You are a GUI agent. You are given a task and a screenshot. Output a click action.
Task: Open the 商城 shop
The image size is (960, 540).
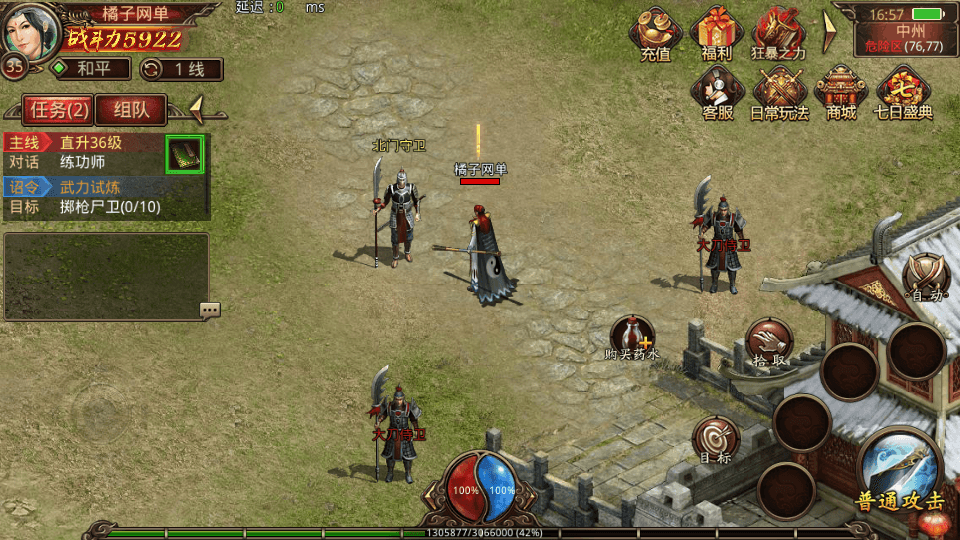click(x=841, y=92)
